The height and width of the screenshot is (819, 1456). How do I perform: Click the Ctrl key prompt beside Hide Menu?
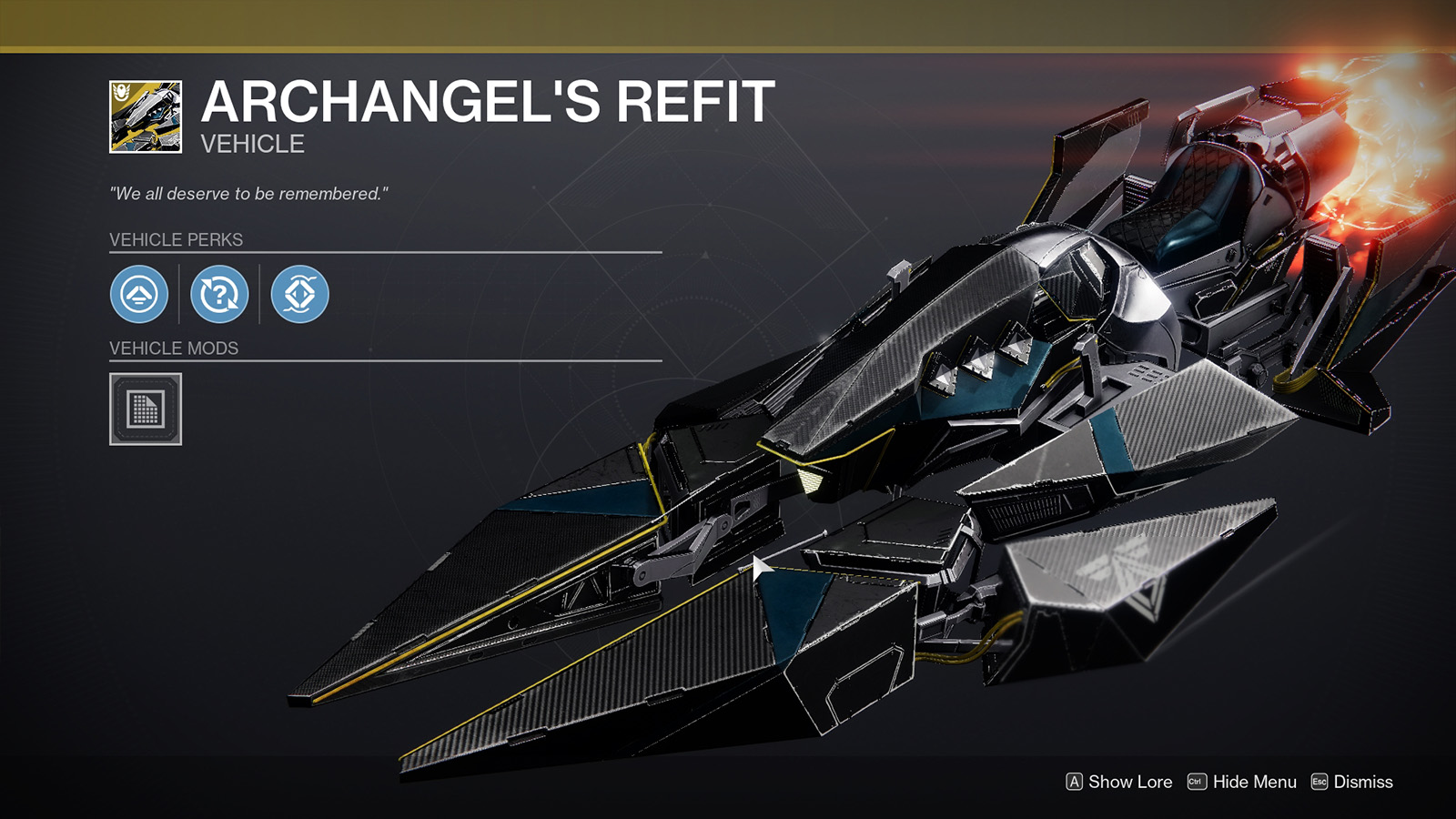(1198, 781)
